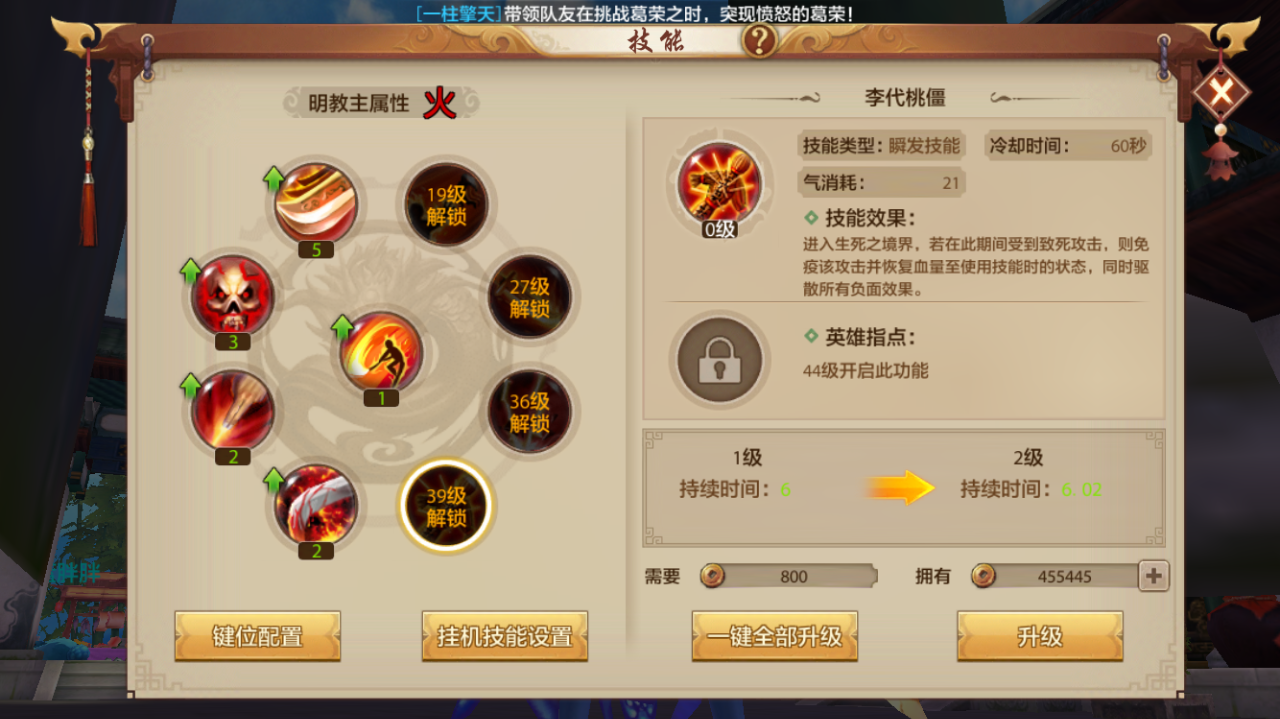This screenshot has width=1280, height=719.
Task: Select the fiery spear thrust skill
Action: (x=232, y=410)
